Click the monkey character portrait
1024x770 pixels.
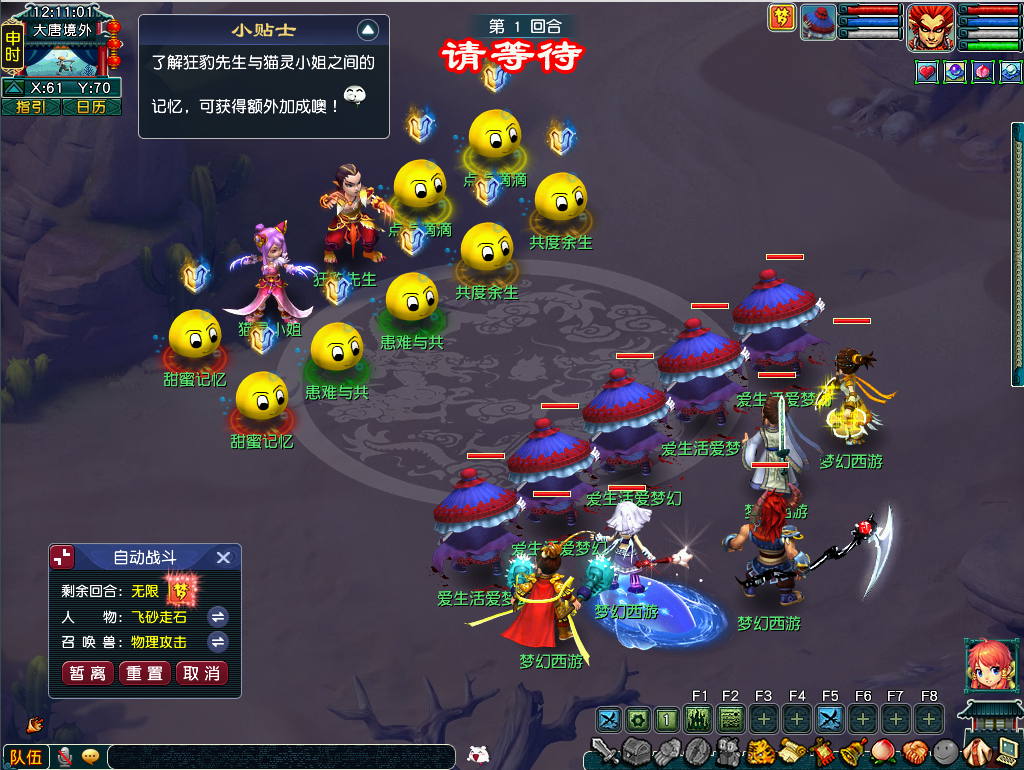click(930, 27)
